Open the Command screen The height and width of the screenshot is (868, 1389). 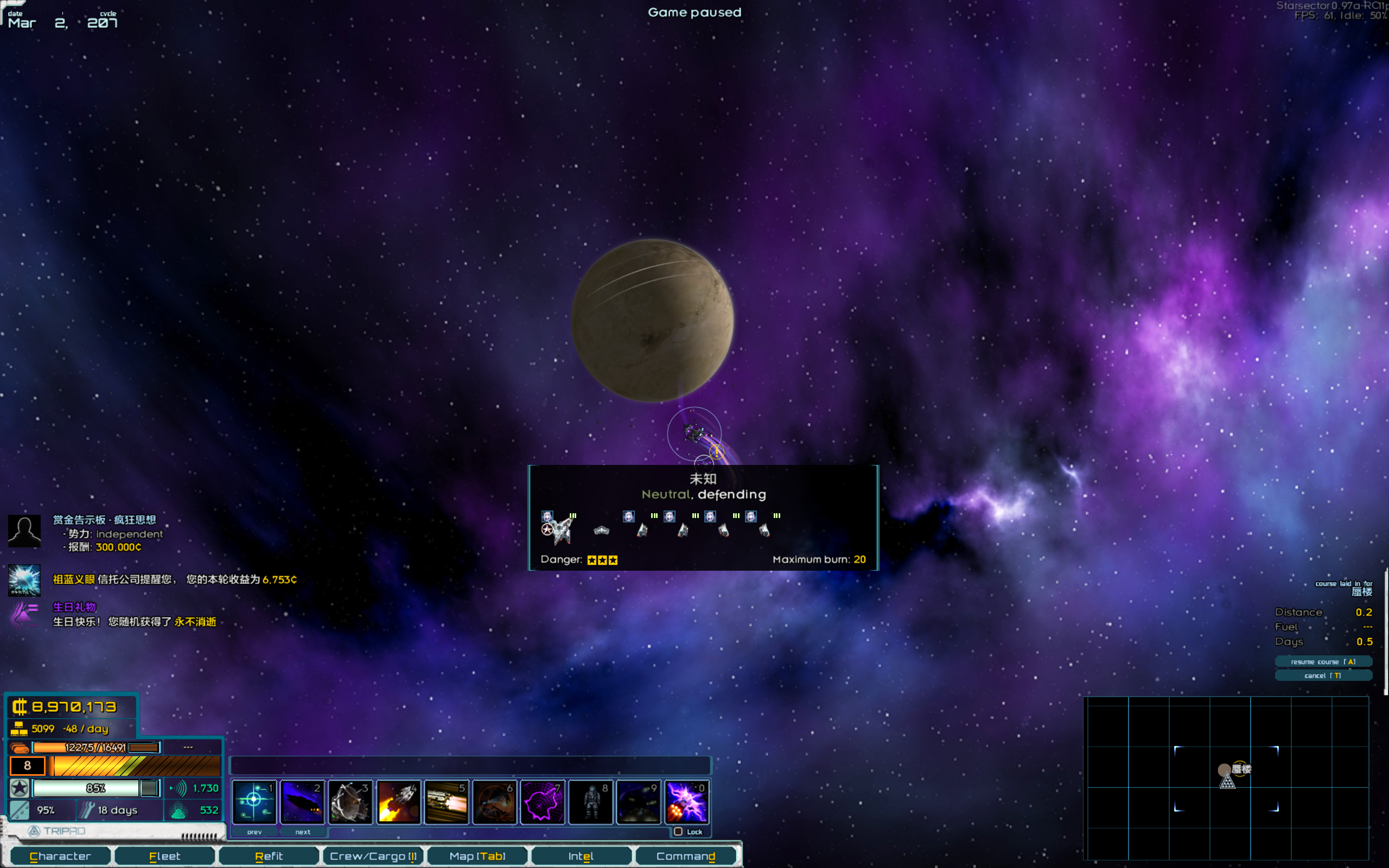[685, 856]
